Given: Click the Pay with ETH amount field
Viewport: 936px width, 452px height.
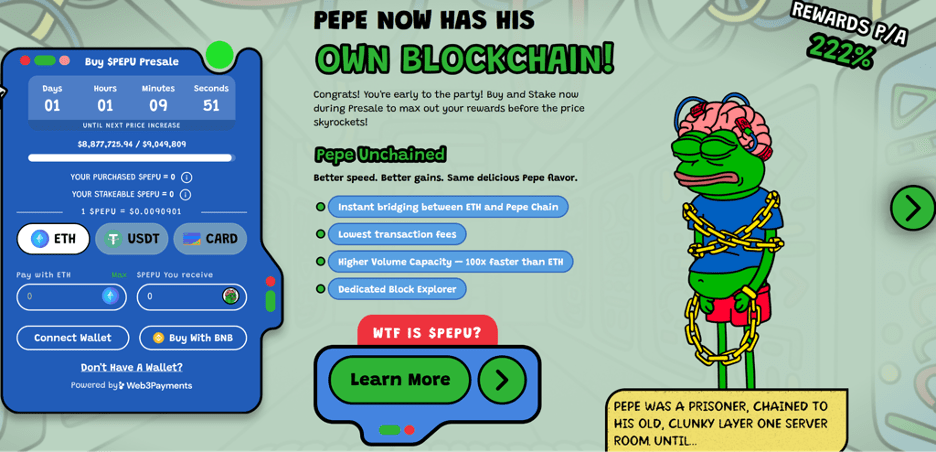Looking at the screenshot, I should pos(62,297).
